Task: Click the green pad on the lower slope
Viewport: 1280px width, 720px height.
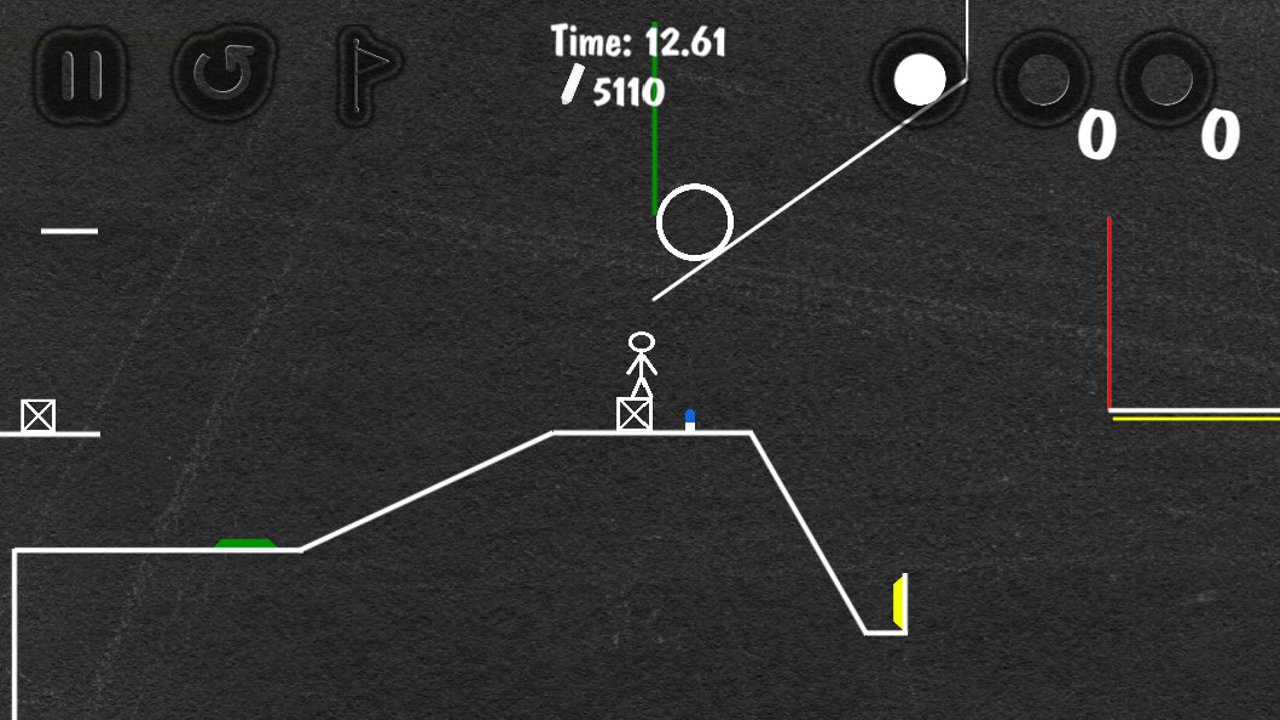Action: tap(245, 542)
